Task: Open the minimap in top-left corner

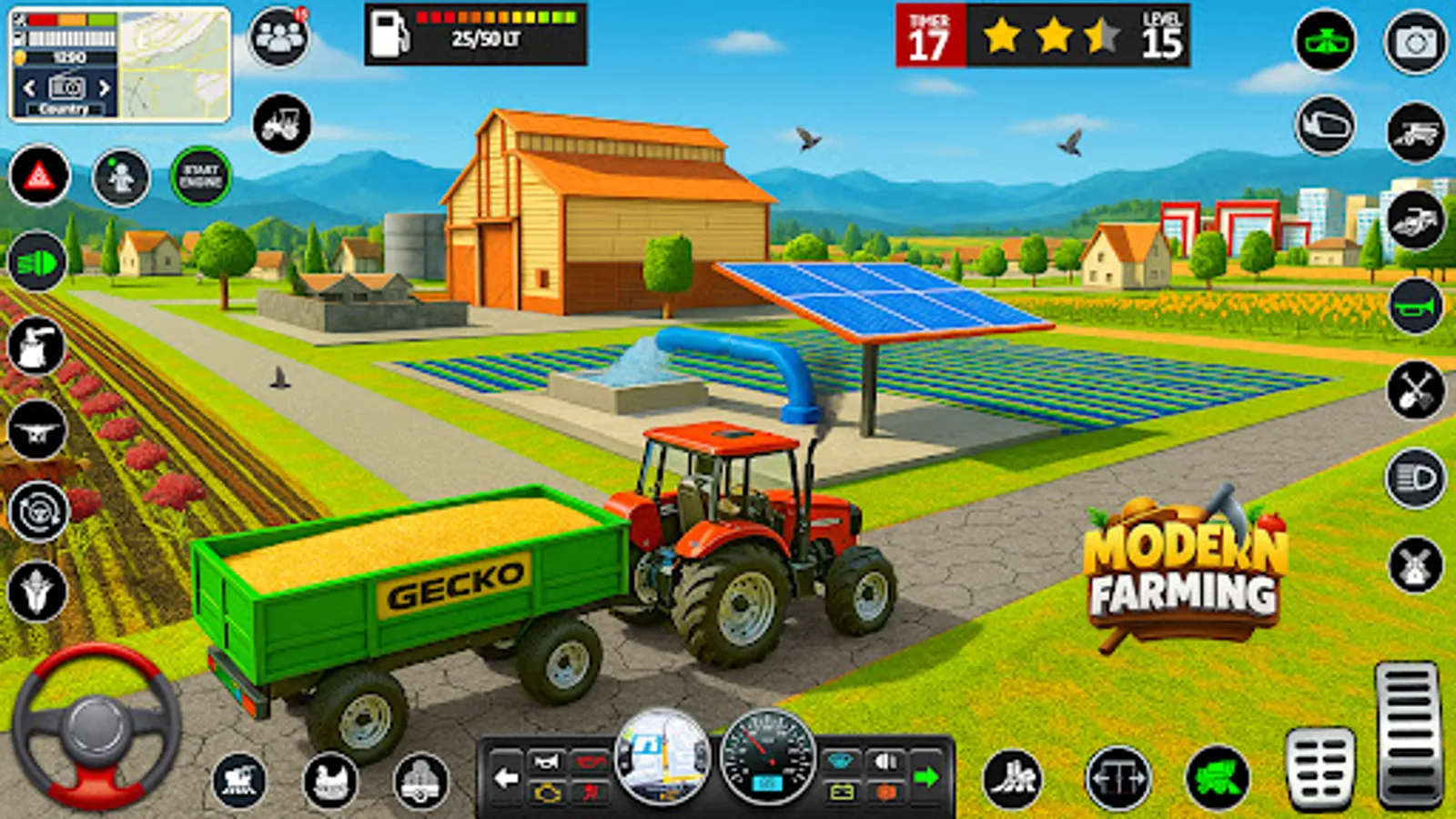Action: (x=175, y=66)
